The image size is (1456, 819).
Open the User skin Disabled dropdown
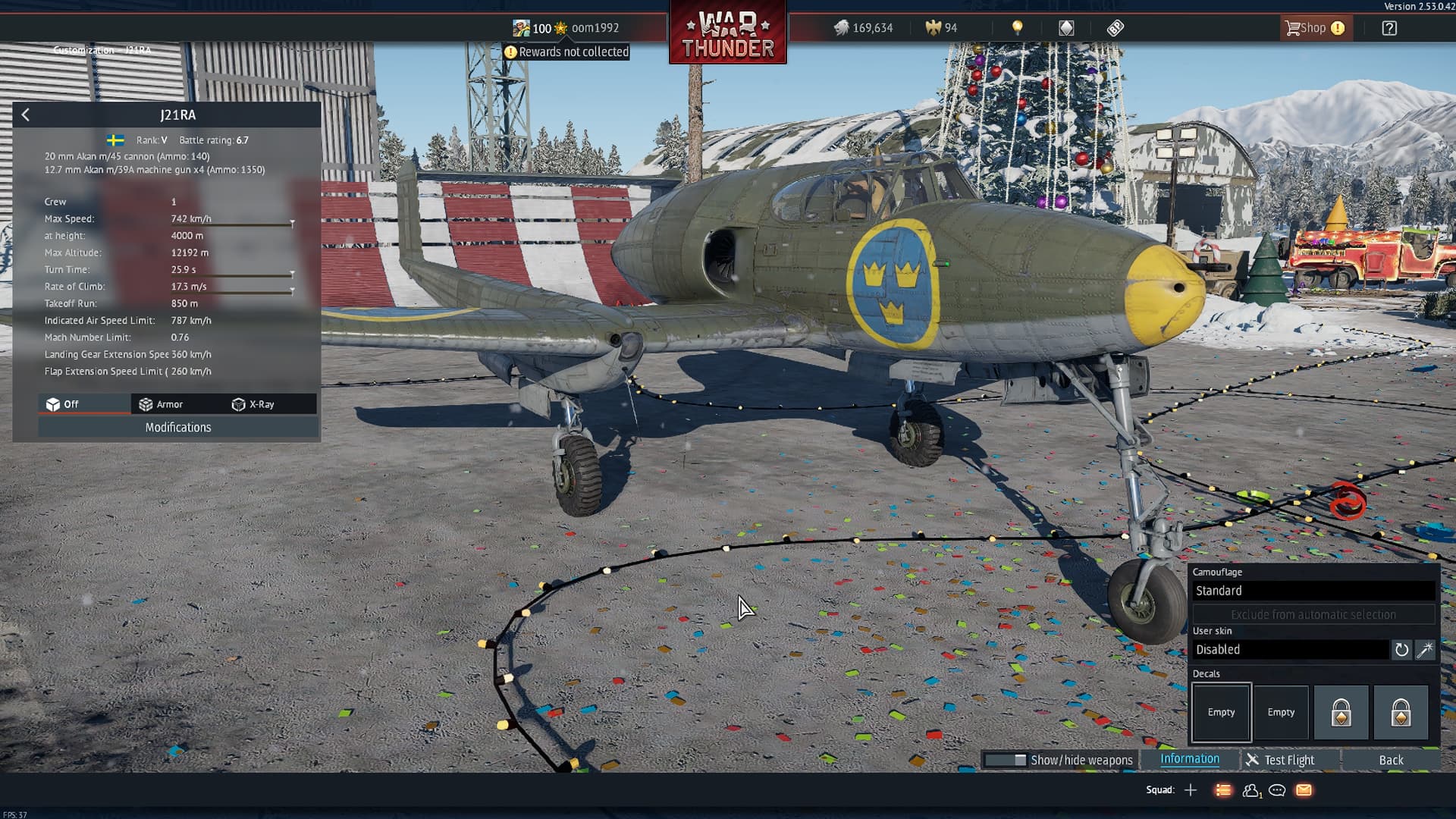(1290, 650)
